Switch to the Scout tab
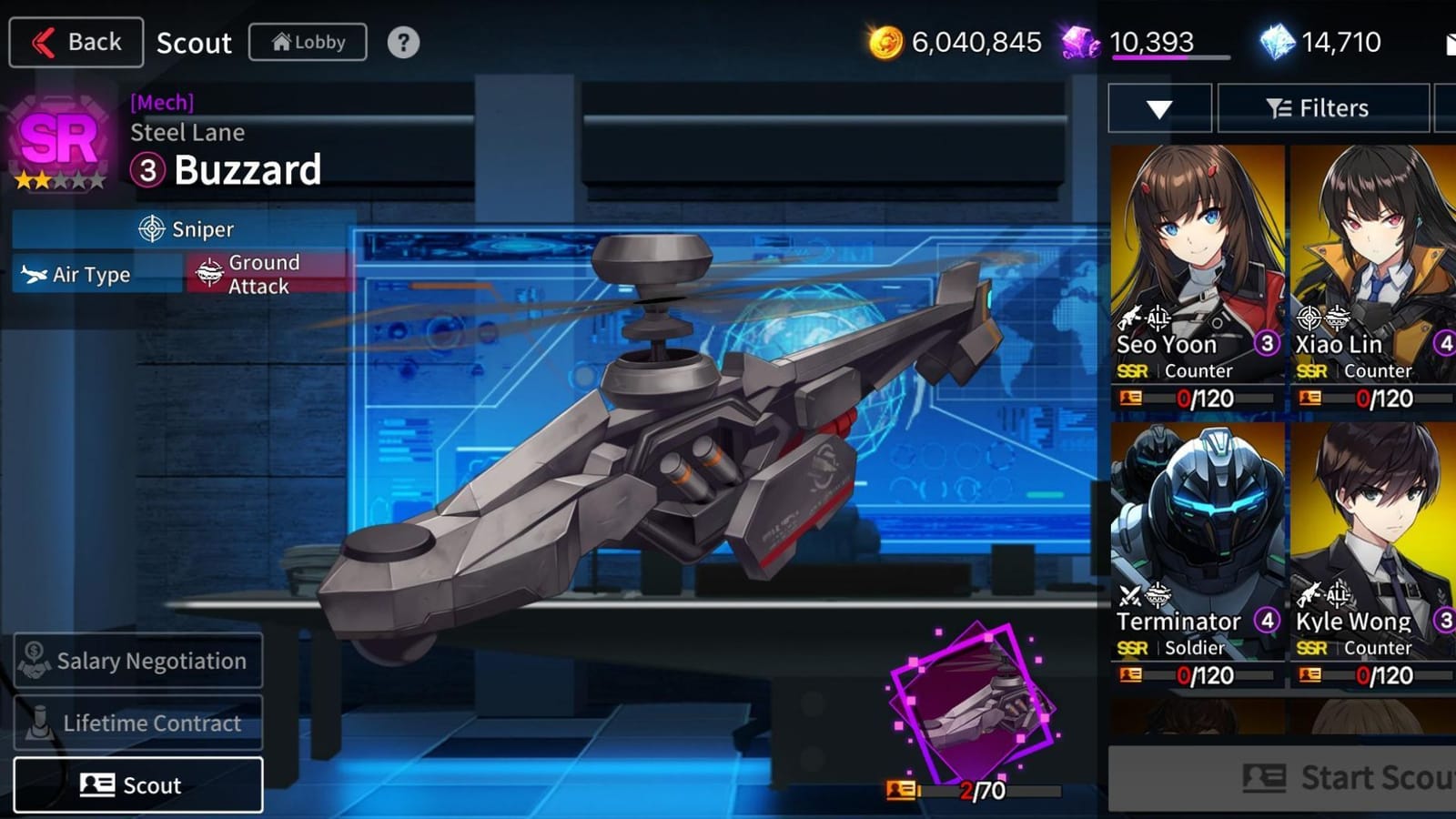Viewport: 1456px width, 819px height. [138, 784]
